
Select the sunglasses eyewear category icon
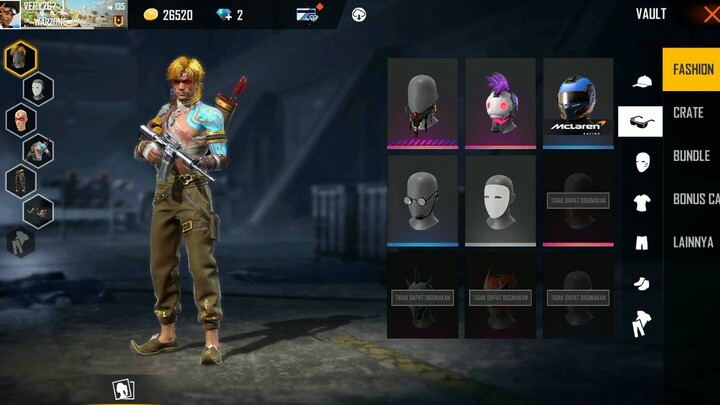(x=641, y=121)
